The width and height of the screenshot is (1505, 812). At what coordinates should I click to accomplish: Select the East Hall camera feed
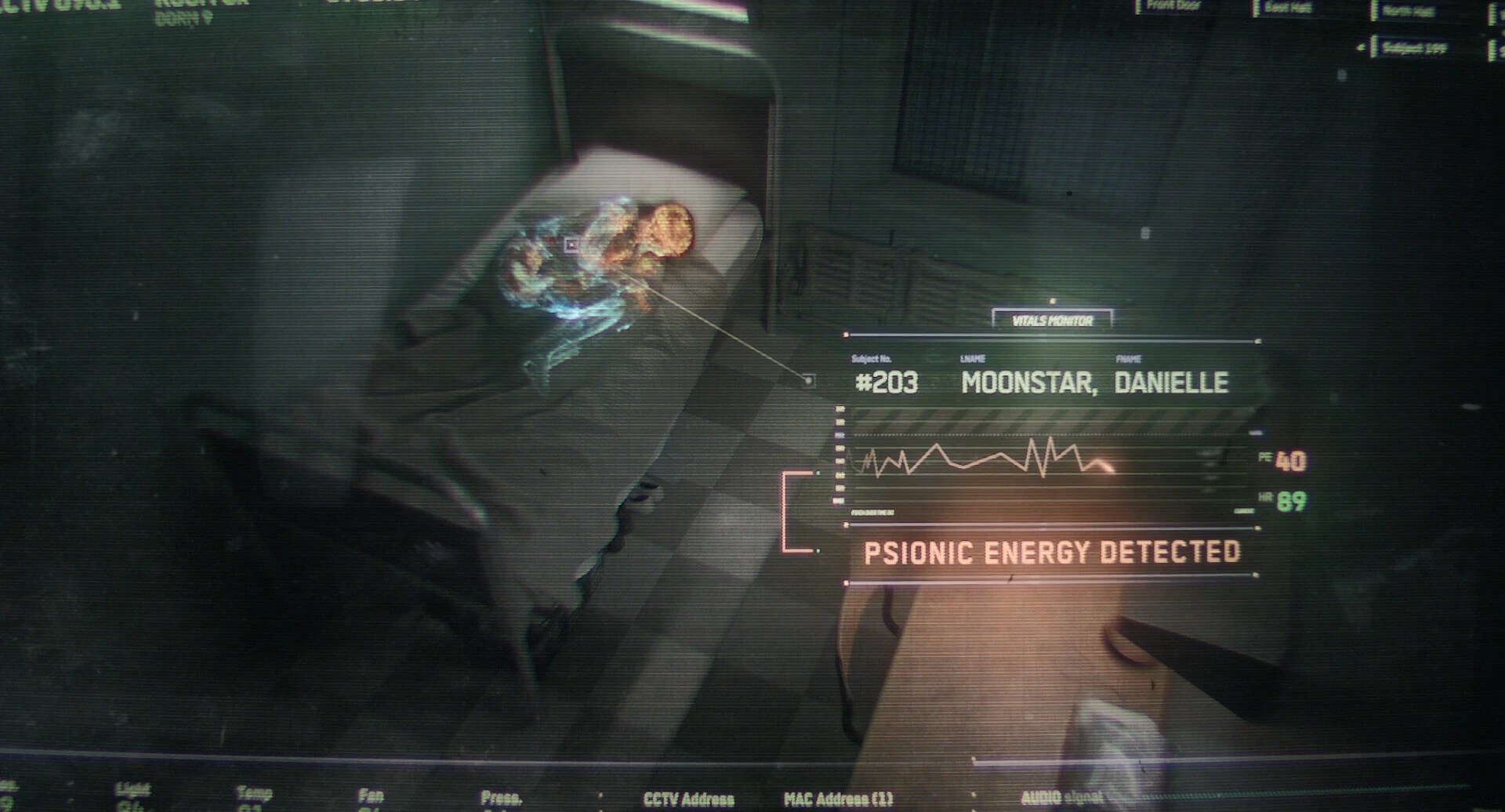[1289, 9]
